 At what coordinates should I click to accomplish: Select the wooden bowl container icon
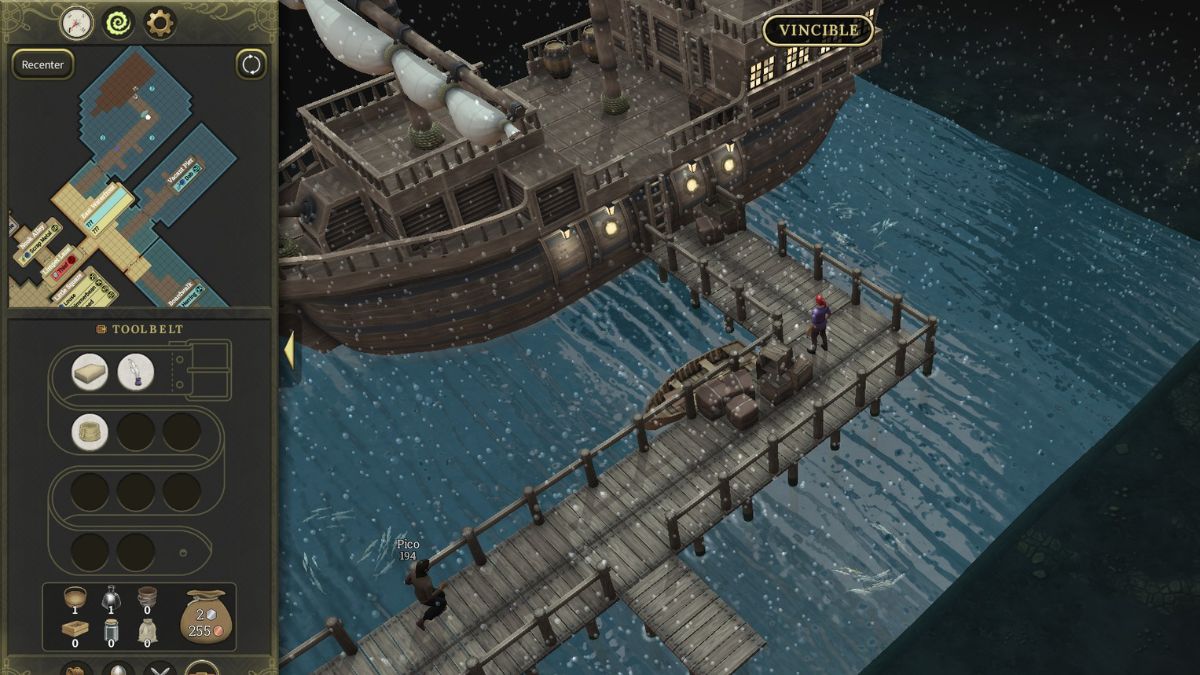tap(75, 597)
